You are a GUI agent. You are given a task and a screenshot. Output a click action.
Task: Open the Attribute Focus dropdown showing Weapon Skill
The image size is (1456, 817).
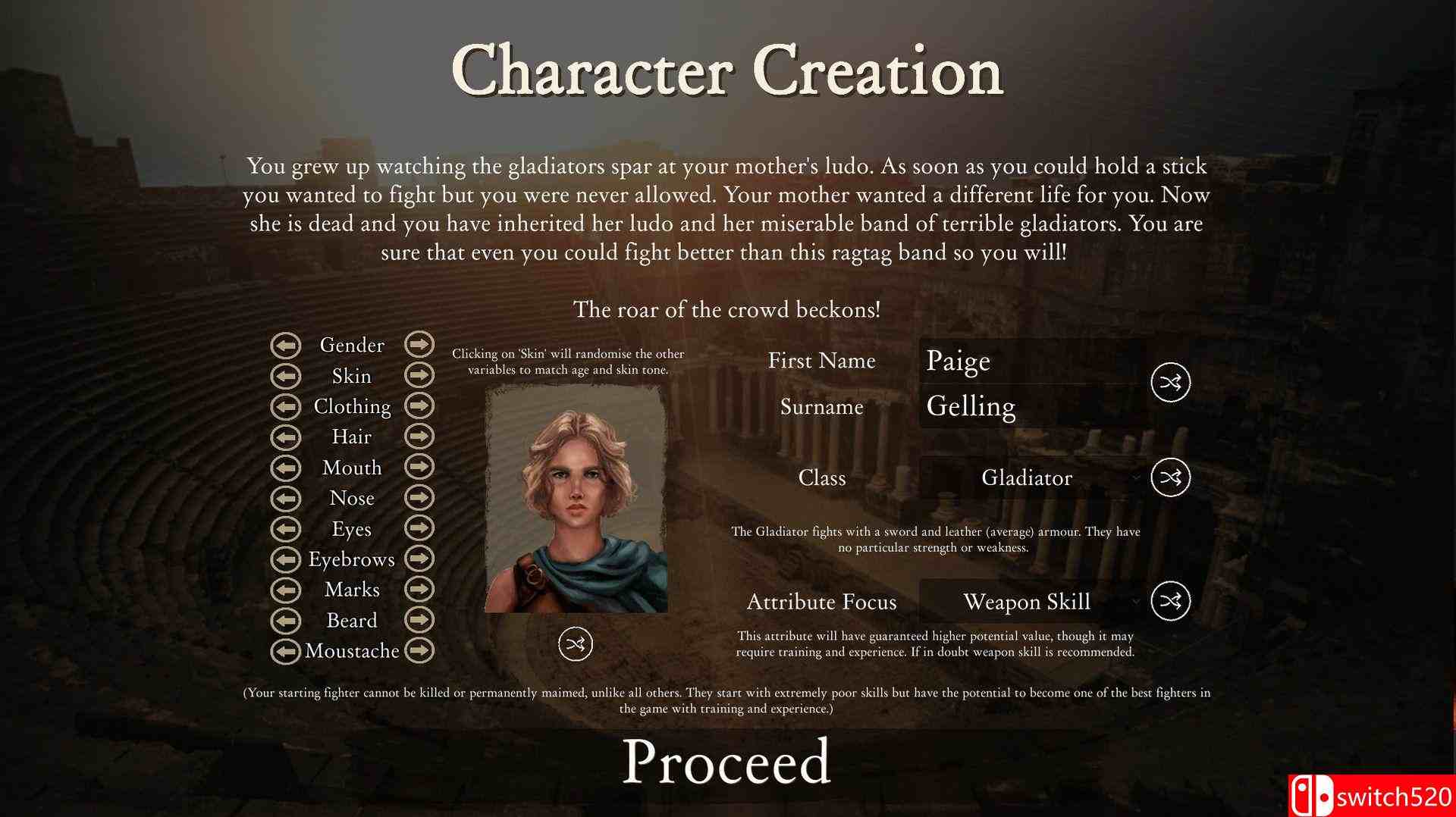point(1028,602)
